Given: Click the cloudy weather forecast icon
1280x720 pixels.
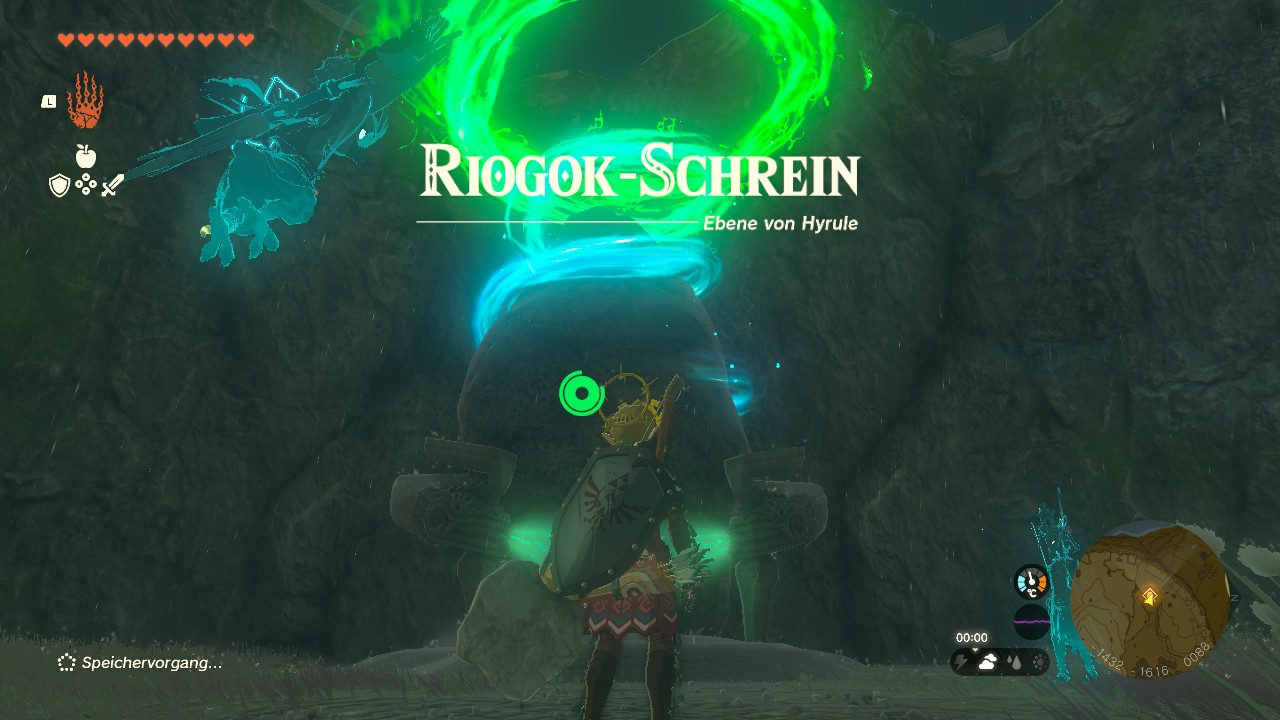Looking at the screenshot, I should 988,663.
